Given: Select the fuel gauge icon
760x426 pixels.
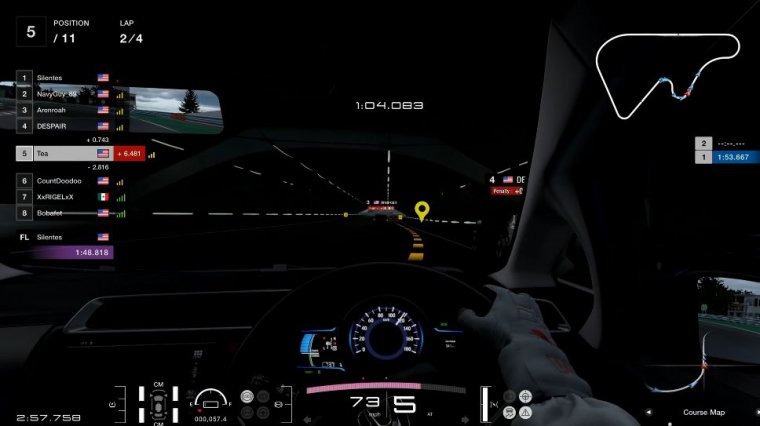Looking at the screenshot, I should [211, 402].
